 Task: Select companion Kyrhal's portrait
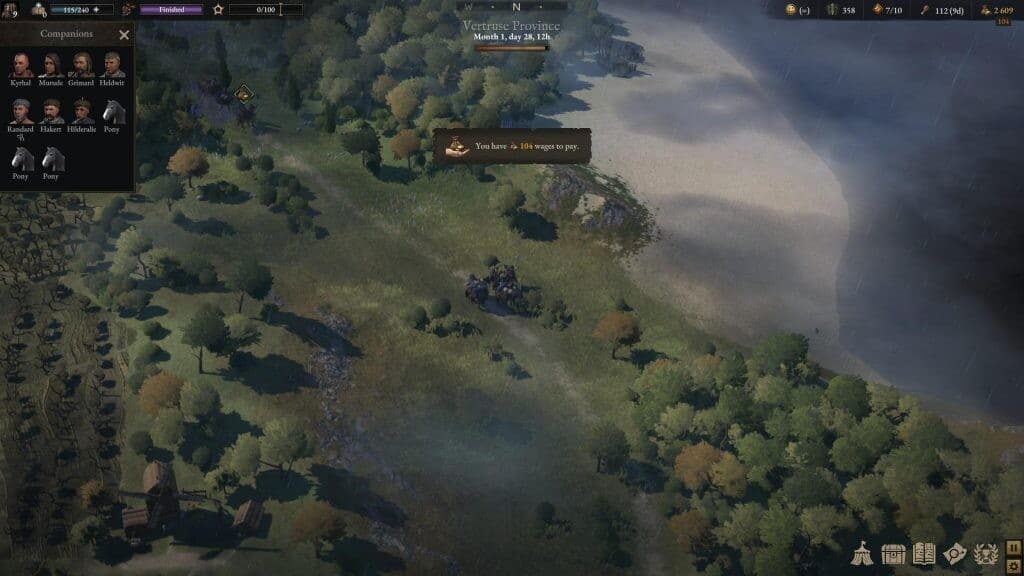(x=21, y=65)
